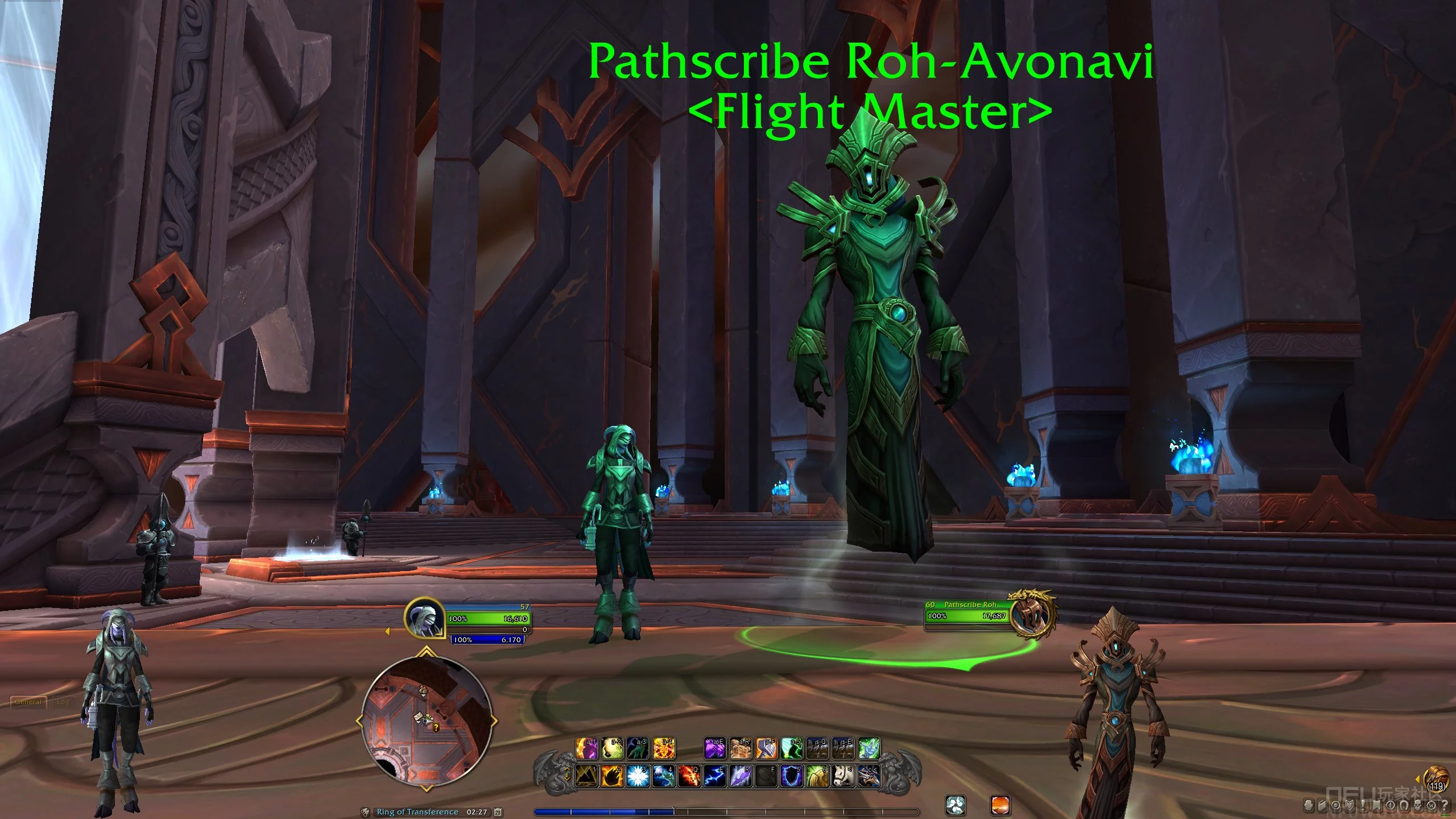Select the Pathscribe Roh target portrait
Screen dimensions: 1456x819
point(1031,616)
